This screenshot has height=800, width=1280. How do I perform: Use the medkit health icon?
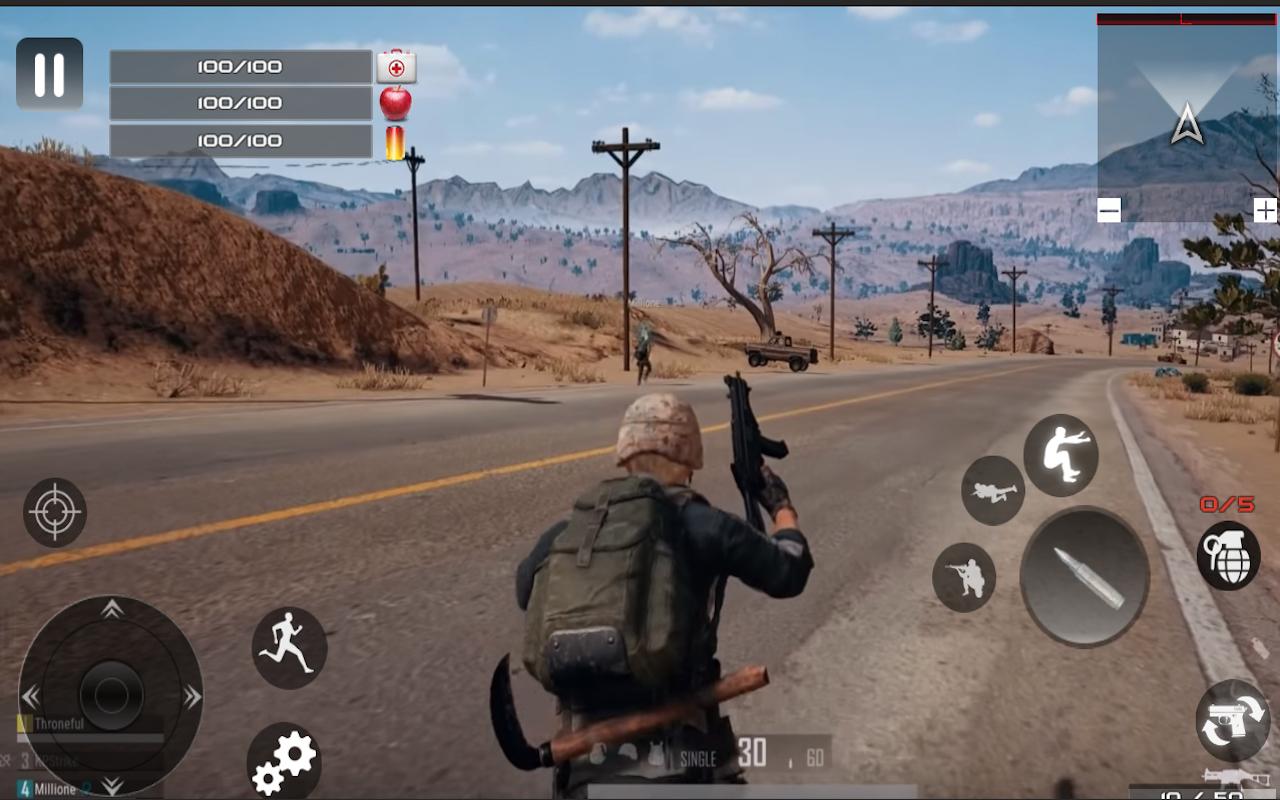coord(396,67)
